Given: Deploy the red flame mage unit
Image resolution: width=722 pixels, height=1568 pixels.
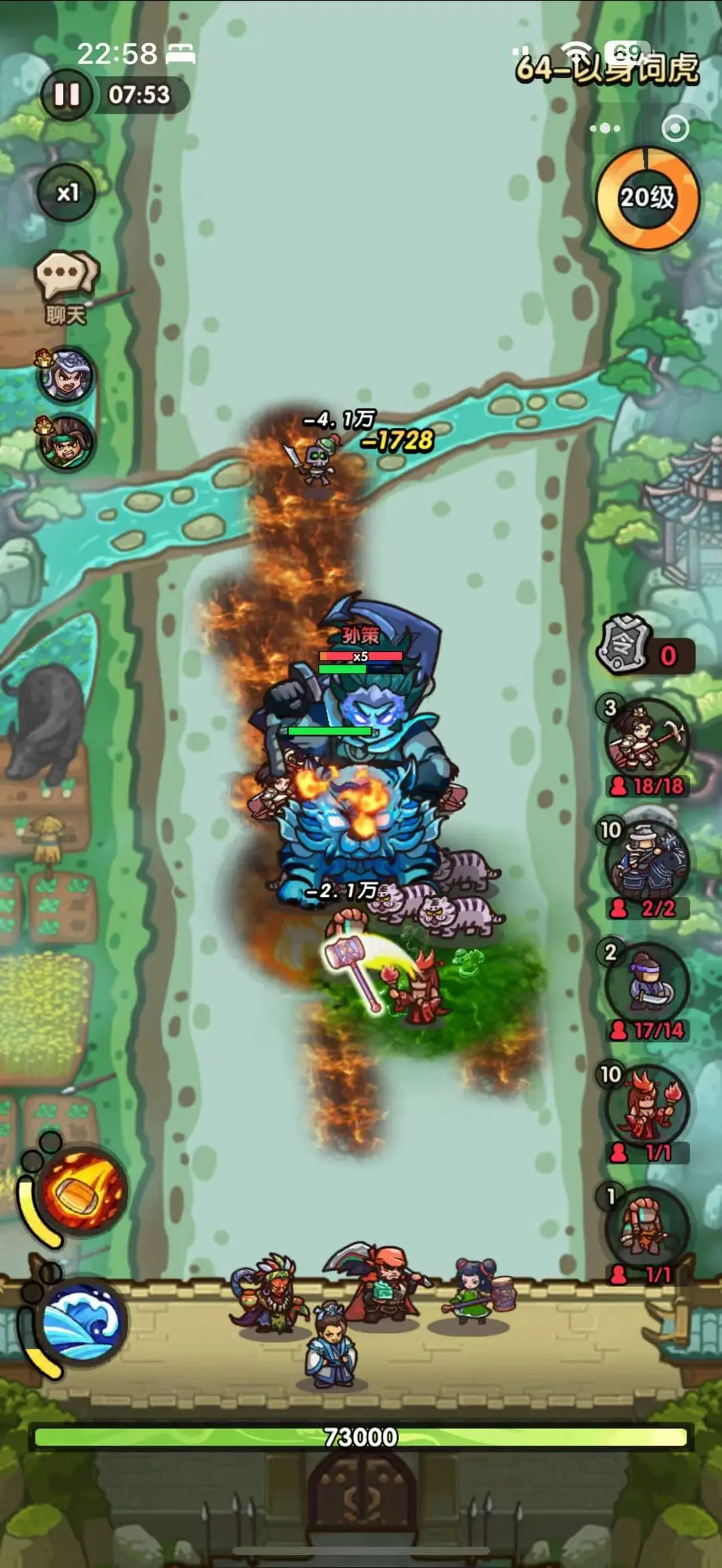Looking at the screenshot, I should (x=646, y=1107).
